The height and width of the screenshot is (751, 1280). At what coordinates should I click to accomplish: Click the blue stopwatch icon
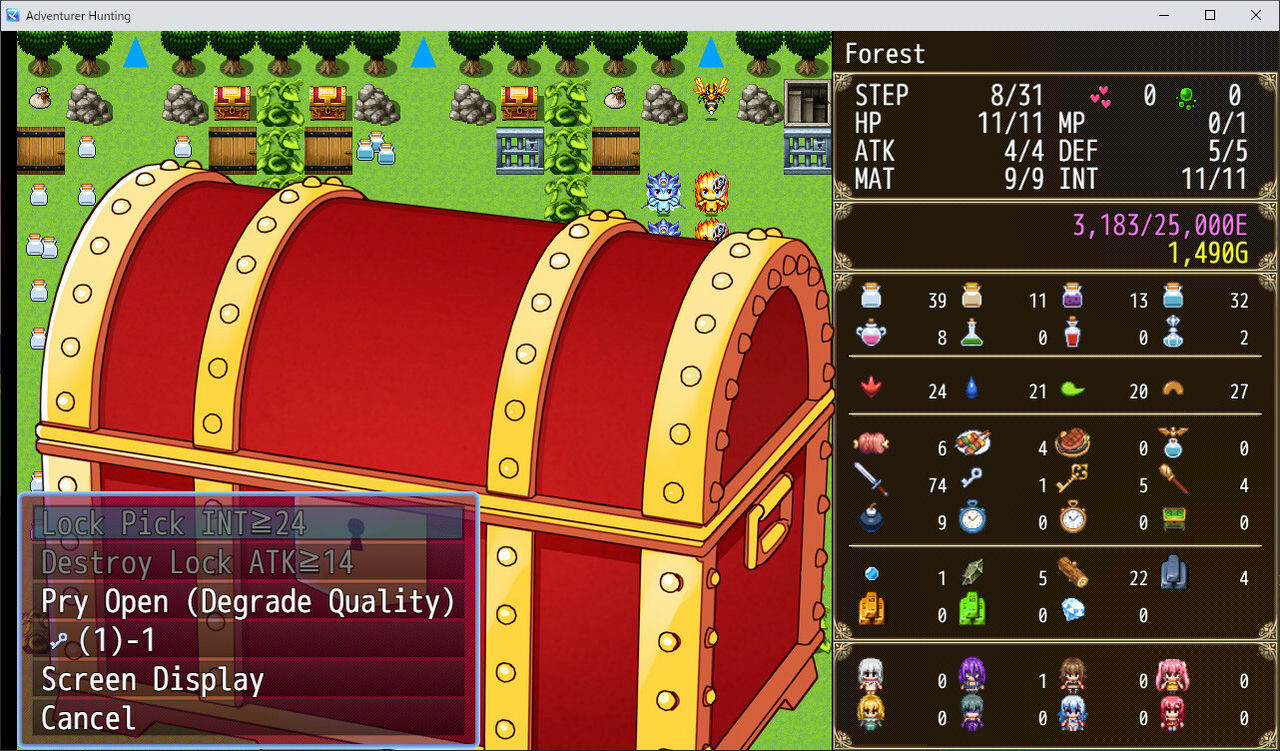[972, 520]
